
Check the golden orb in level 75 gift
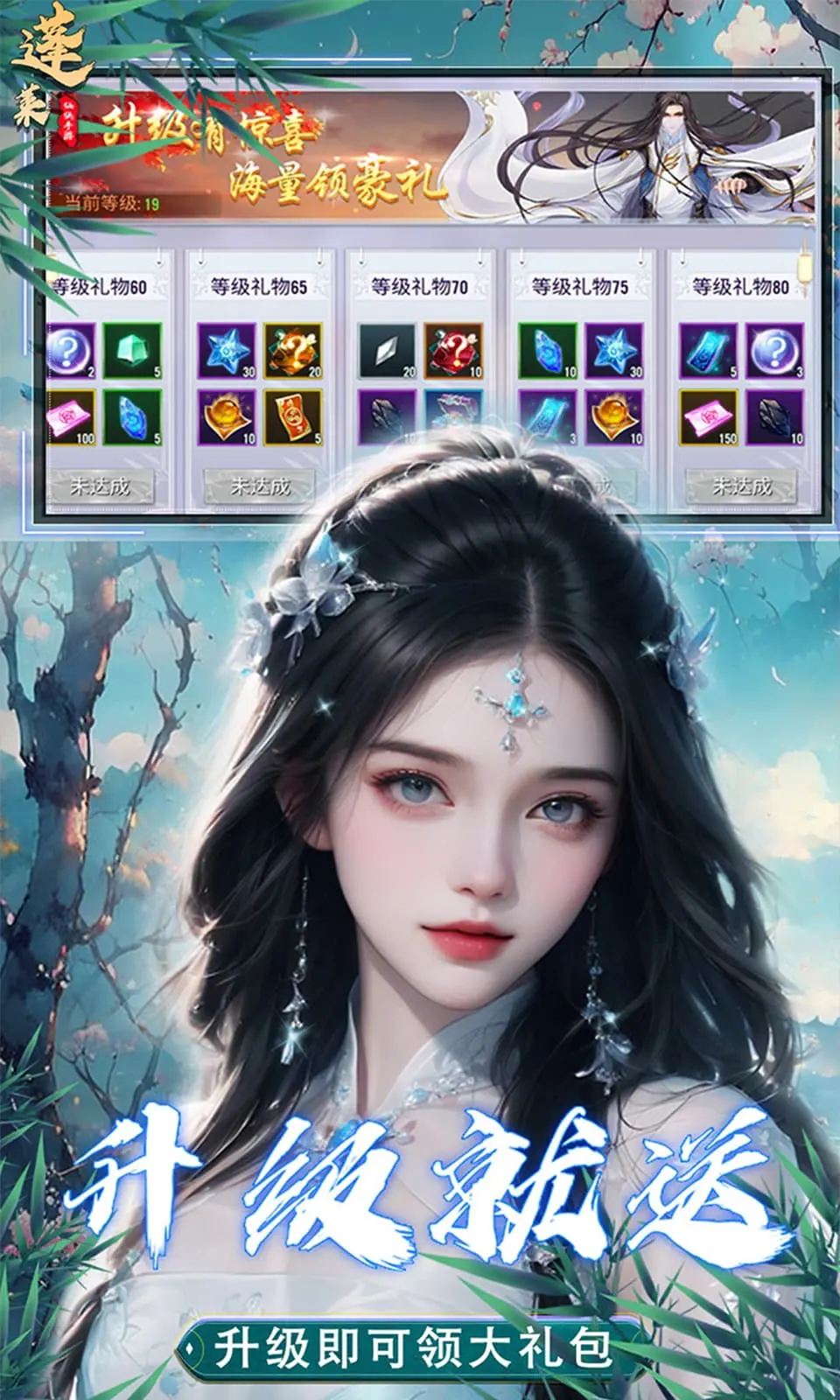pos(614,417)
